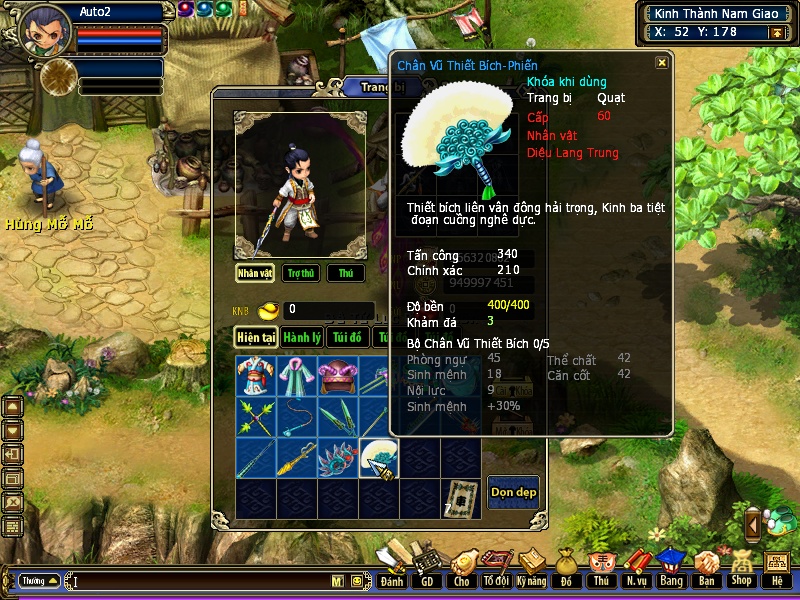Image resolution: width=800 pixels, height=600 pixels.
Task: Open the N.vụ quest menu
Action: (x=635, y=573)
